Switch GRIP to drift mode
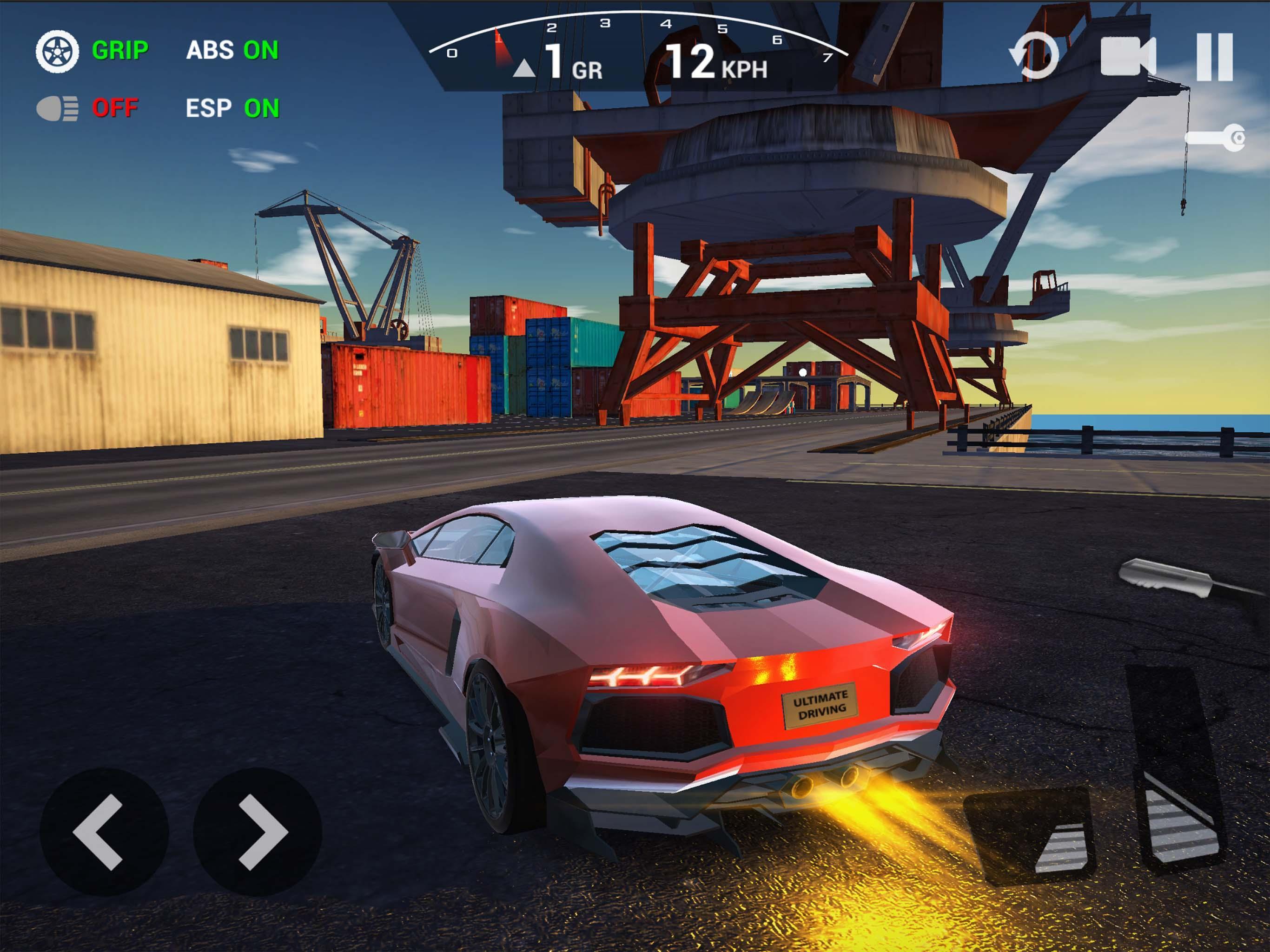 [120, 51]
